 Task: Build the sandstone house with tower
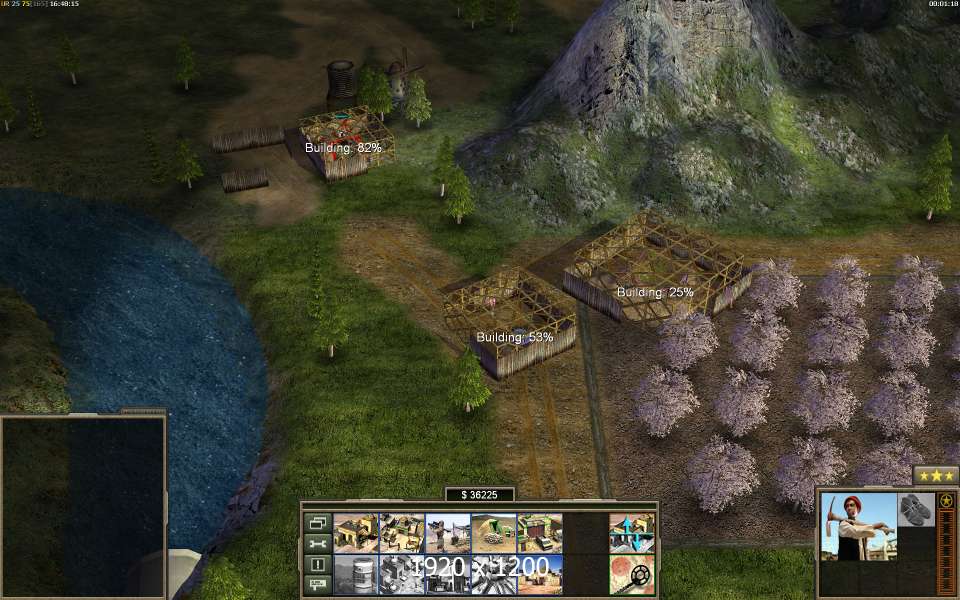pos(353,533)
